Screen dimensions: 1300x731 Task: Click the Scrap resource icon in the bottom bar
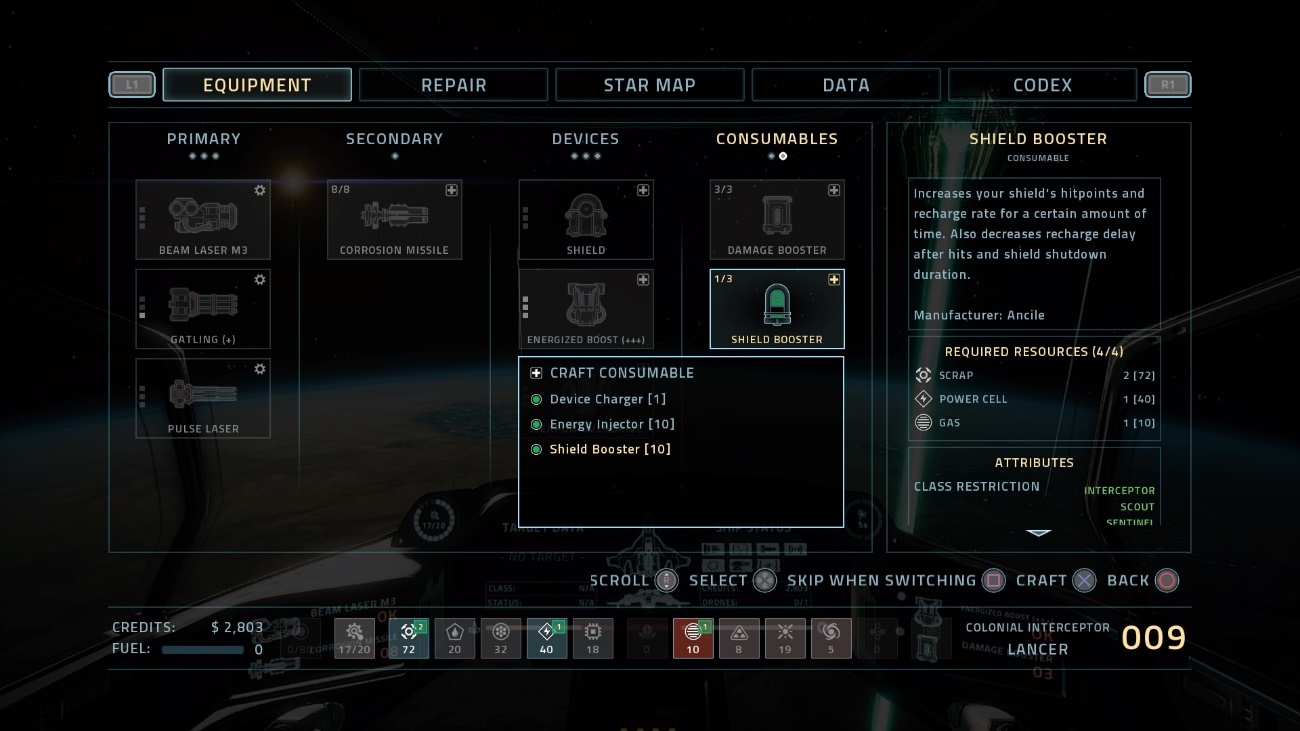[x=408, y=637]
